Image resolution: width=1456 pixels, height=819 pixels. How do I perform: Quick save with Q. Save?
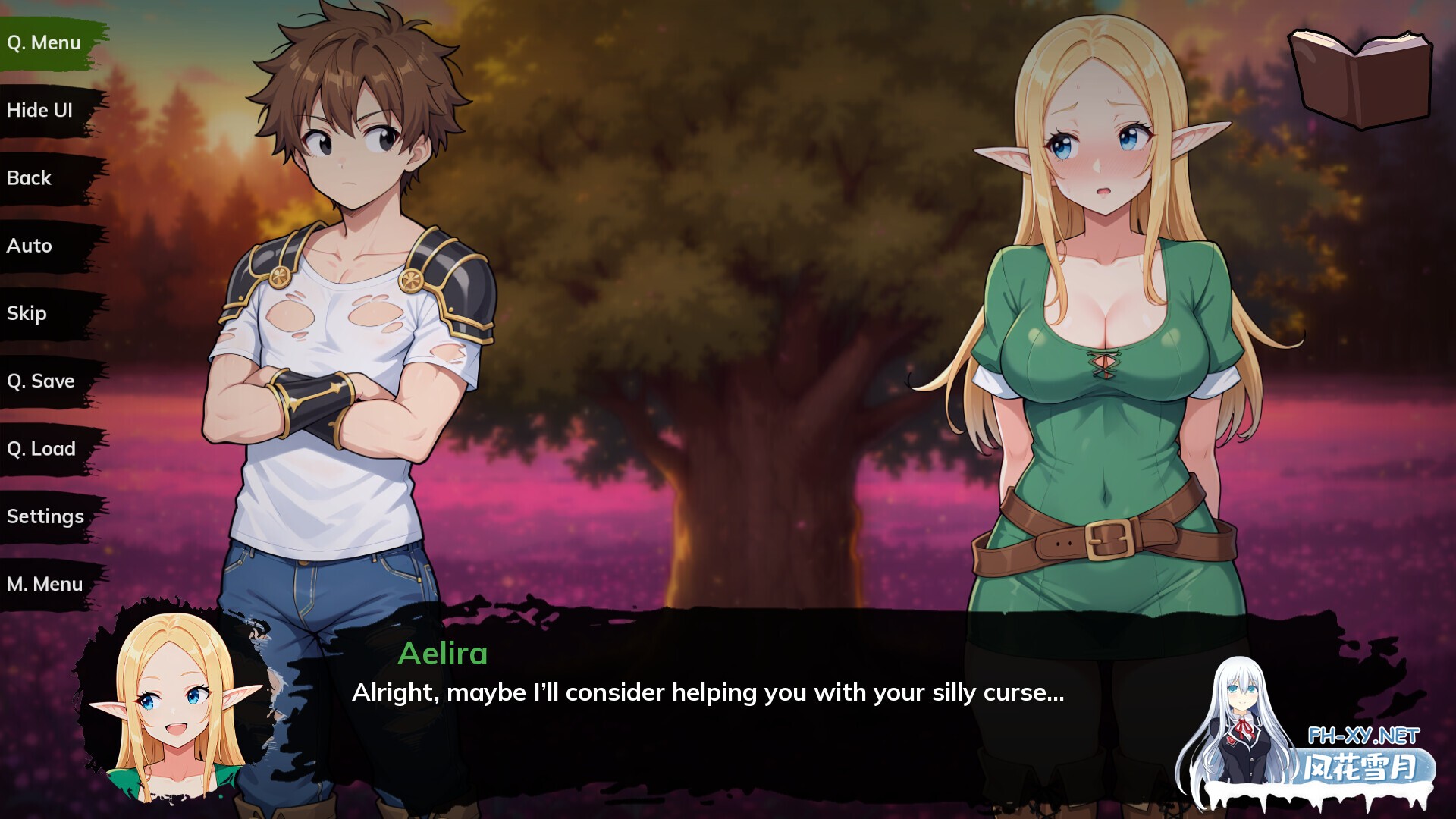pos(41,381)
